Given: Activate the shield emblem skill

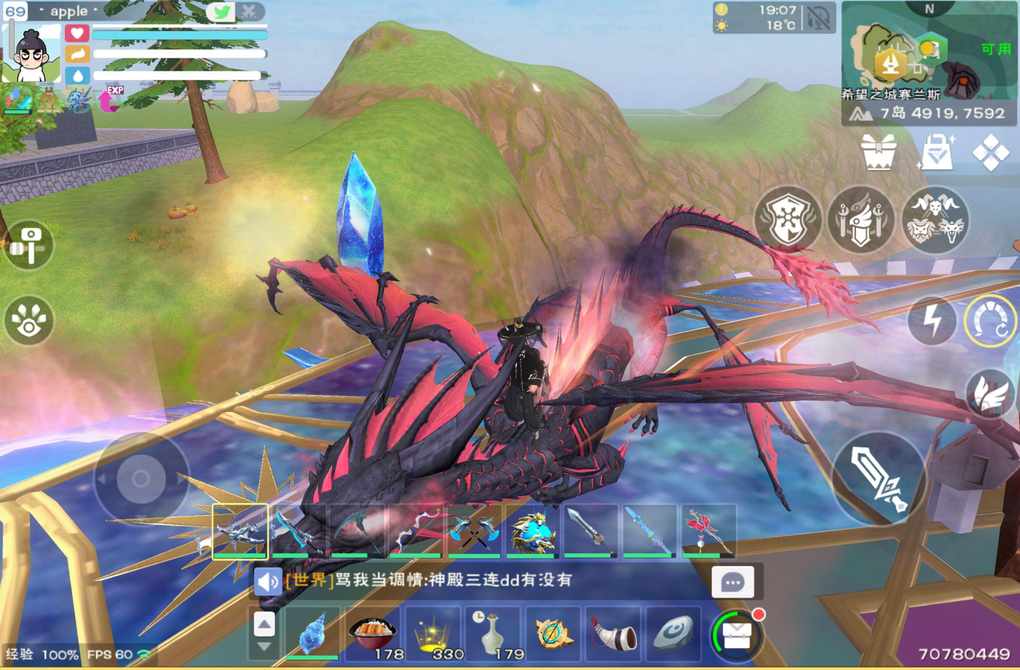Looking at the screenshot, I should [x=787, y=218].
